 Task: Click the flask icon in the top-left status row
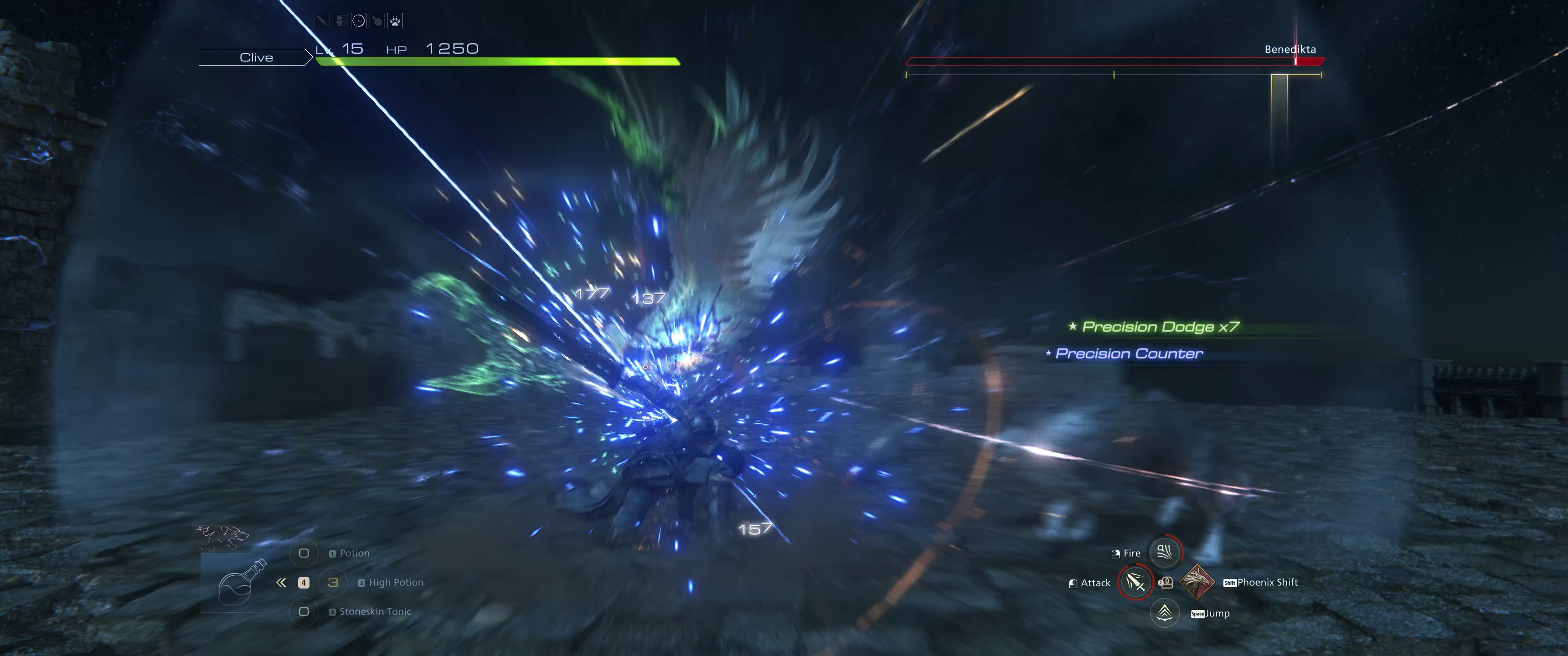click(377, 20)
